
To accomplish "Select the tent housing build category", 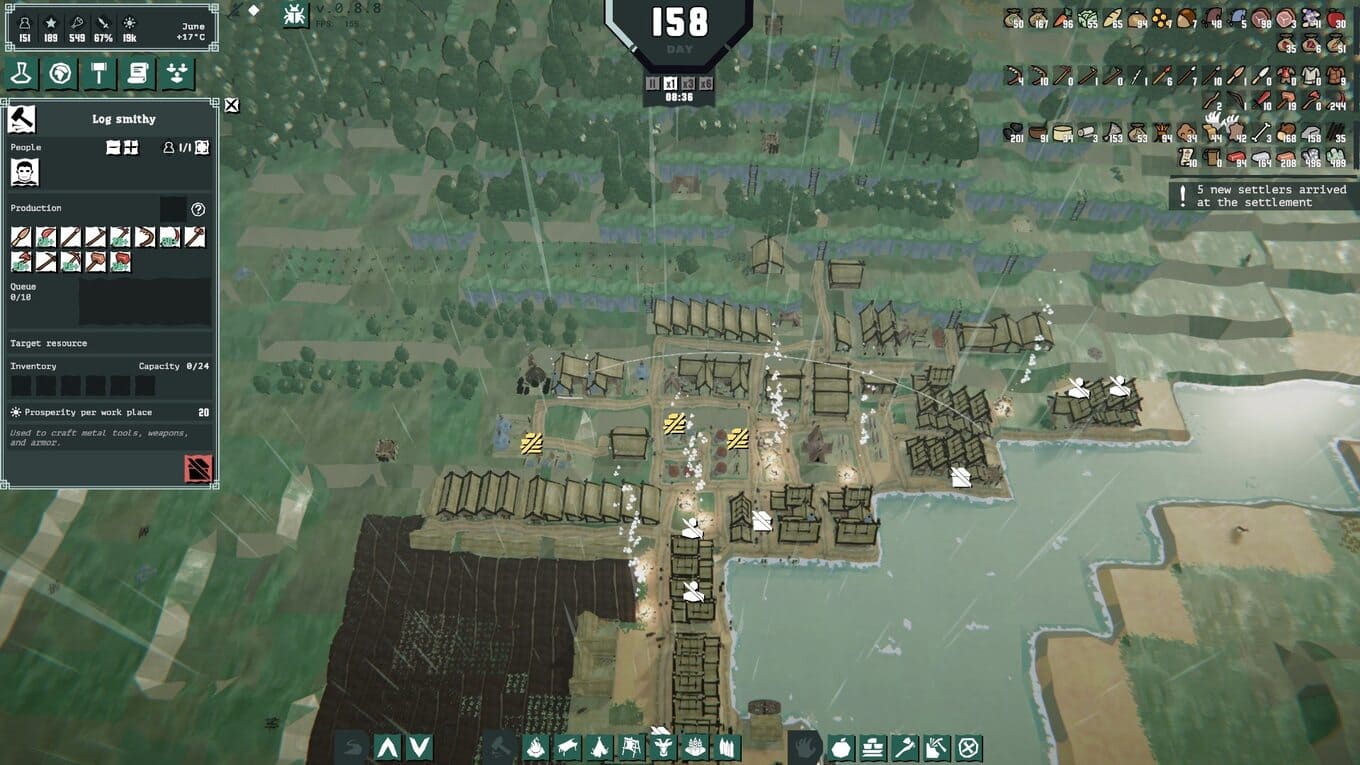I will [599, 747].
